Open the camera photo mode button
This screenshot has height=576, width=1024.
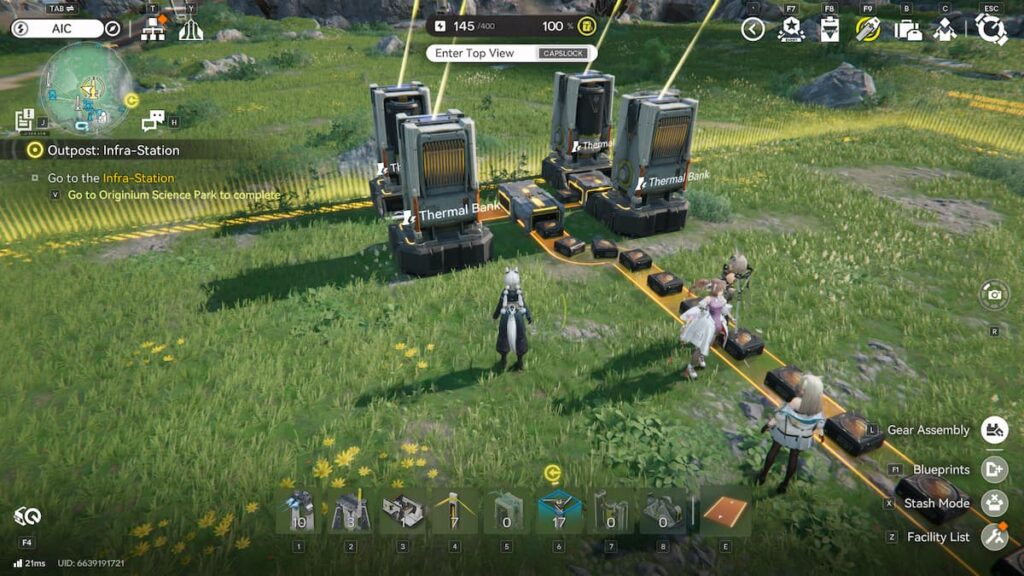(994, 294)
